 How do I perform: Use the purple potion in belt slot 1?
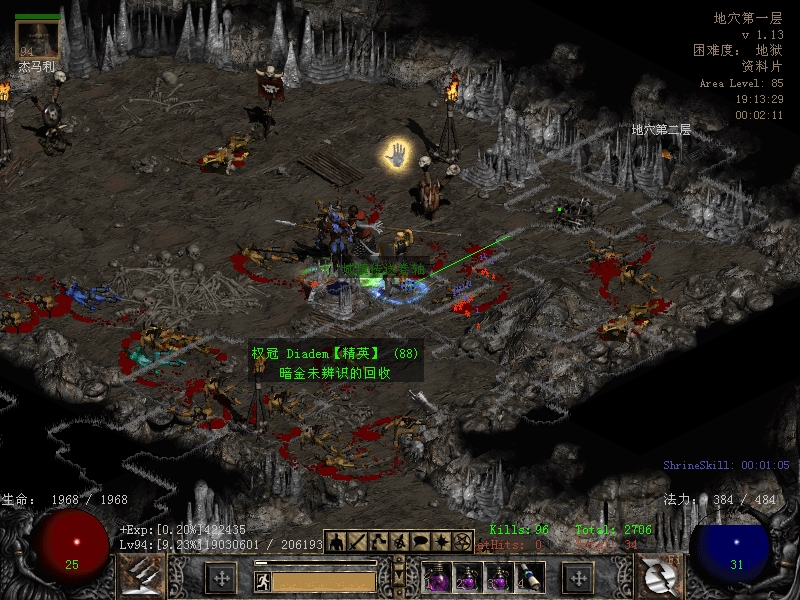[436, 578]
